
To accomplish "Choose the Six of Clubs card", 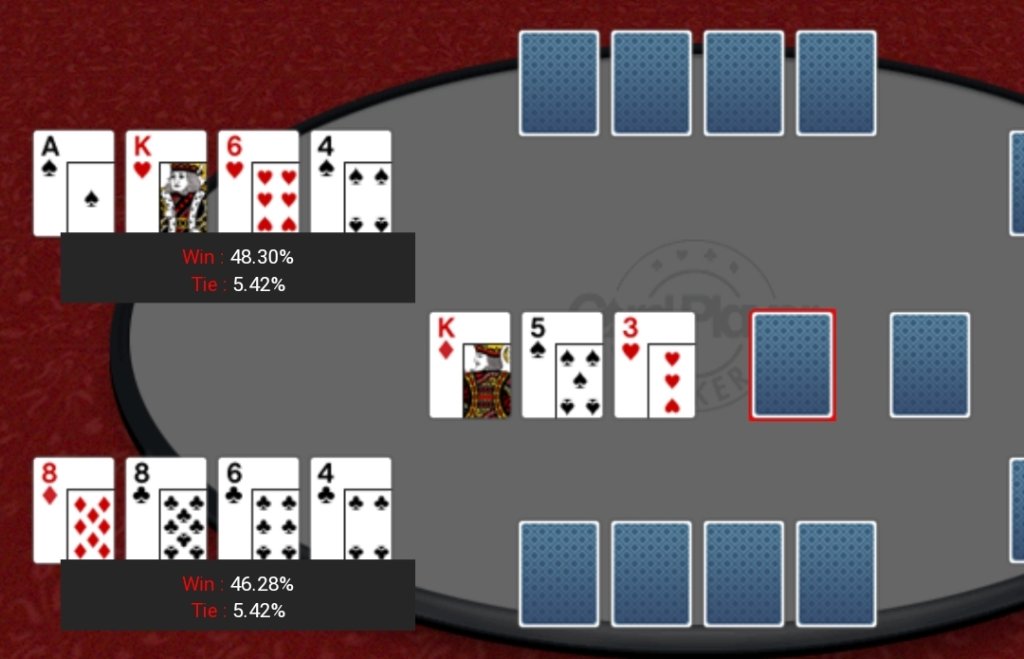I will coord(258,509).
